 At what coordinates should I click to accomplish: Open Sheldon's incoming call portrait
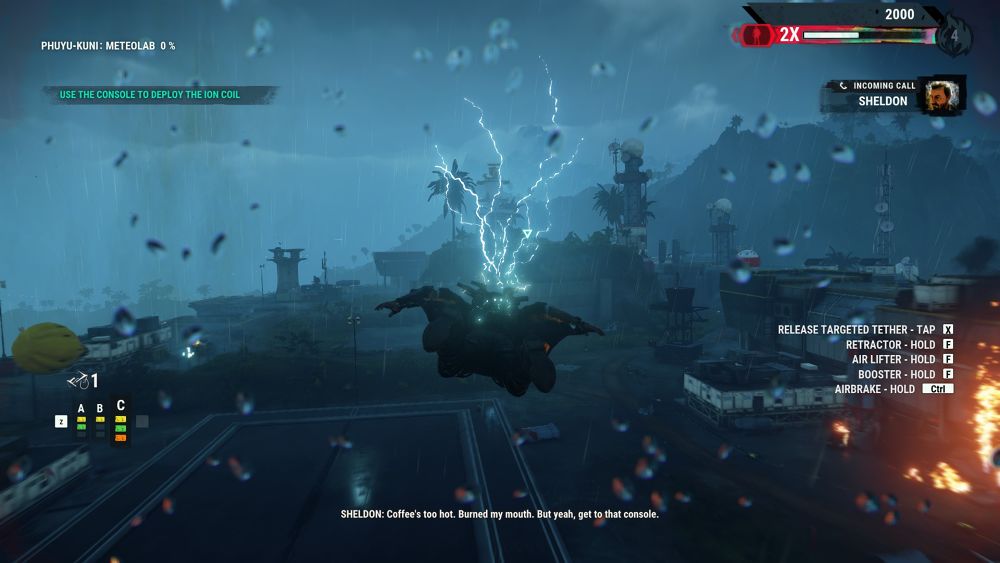940,94
